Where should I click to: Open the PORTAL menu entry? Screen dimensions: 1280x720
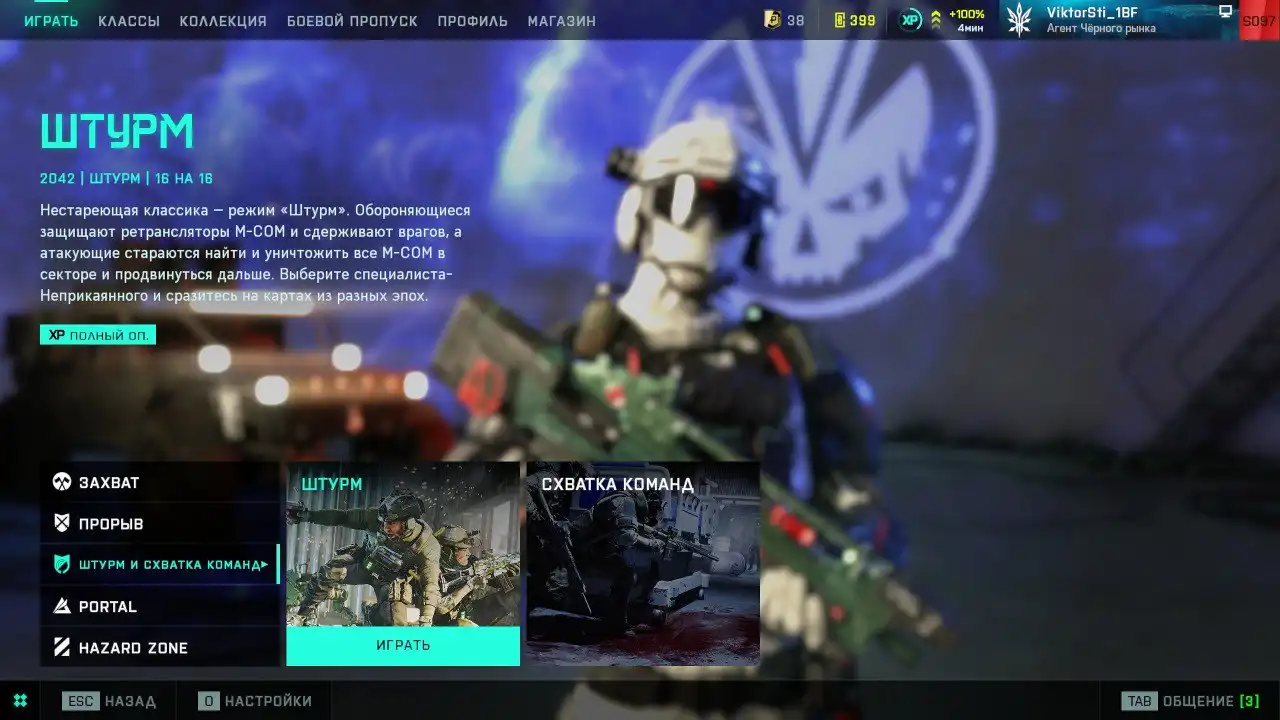tap(159, 607)
